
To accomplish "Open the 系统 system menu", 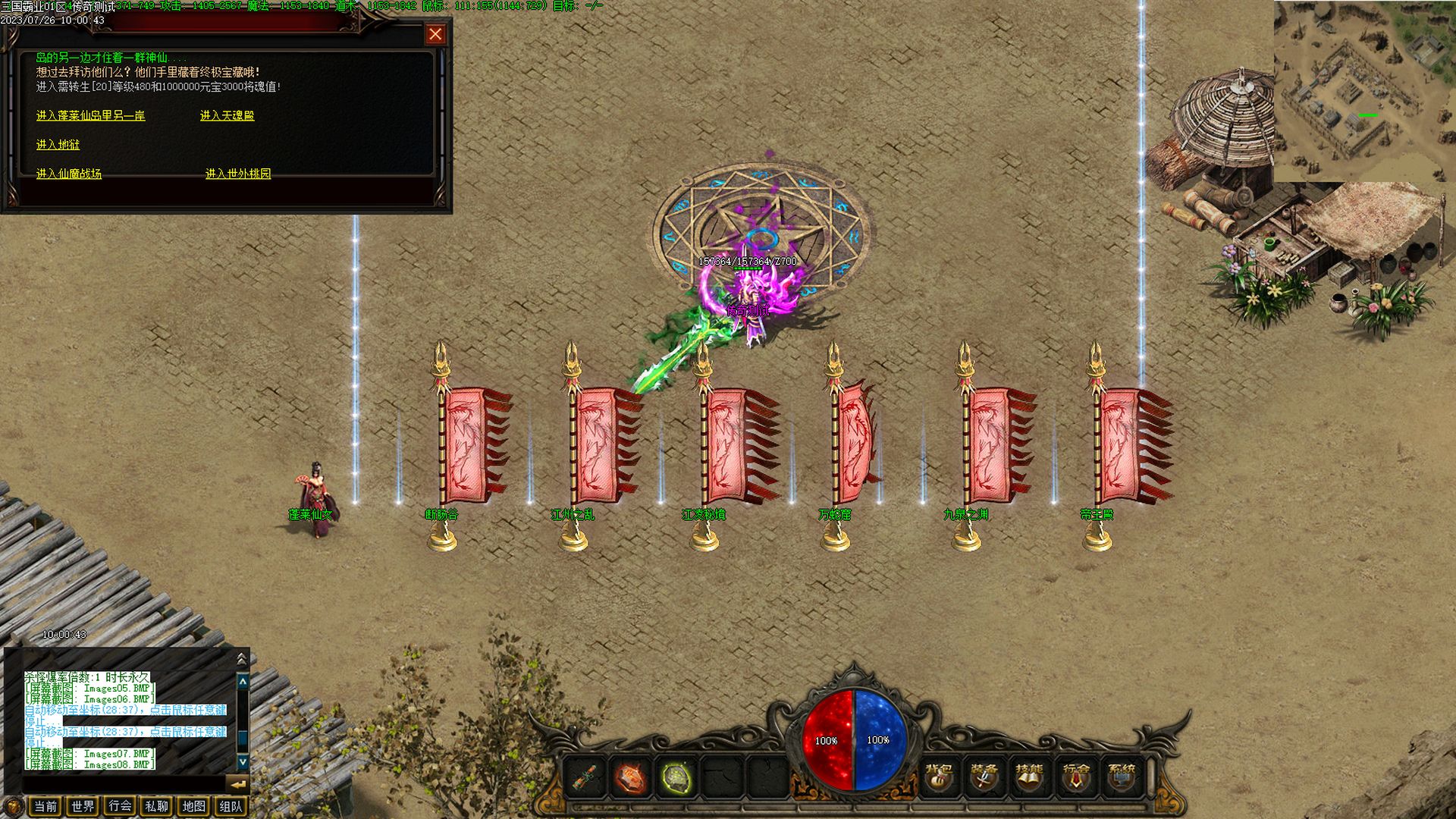I will (x=1122, y=776).
